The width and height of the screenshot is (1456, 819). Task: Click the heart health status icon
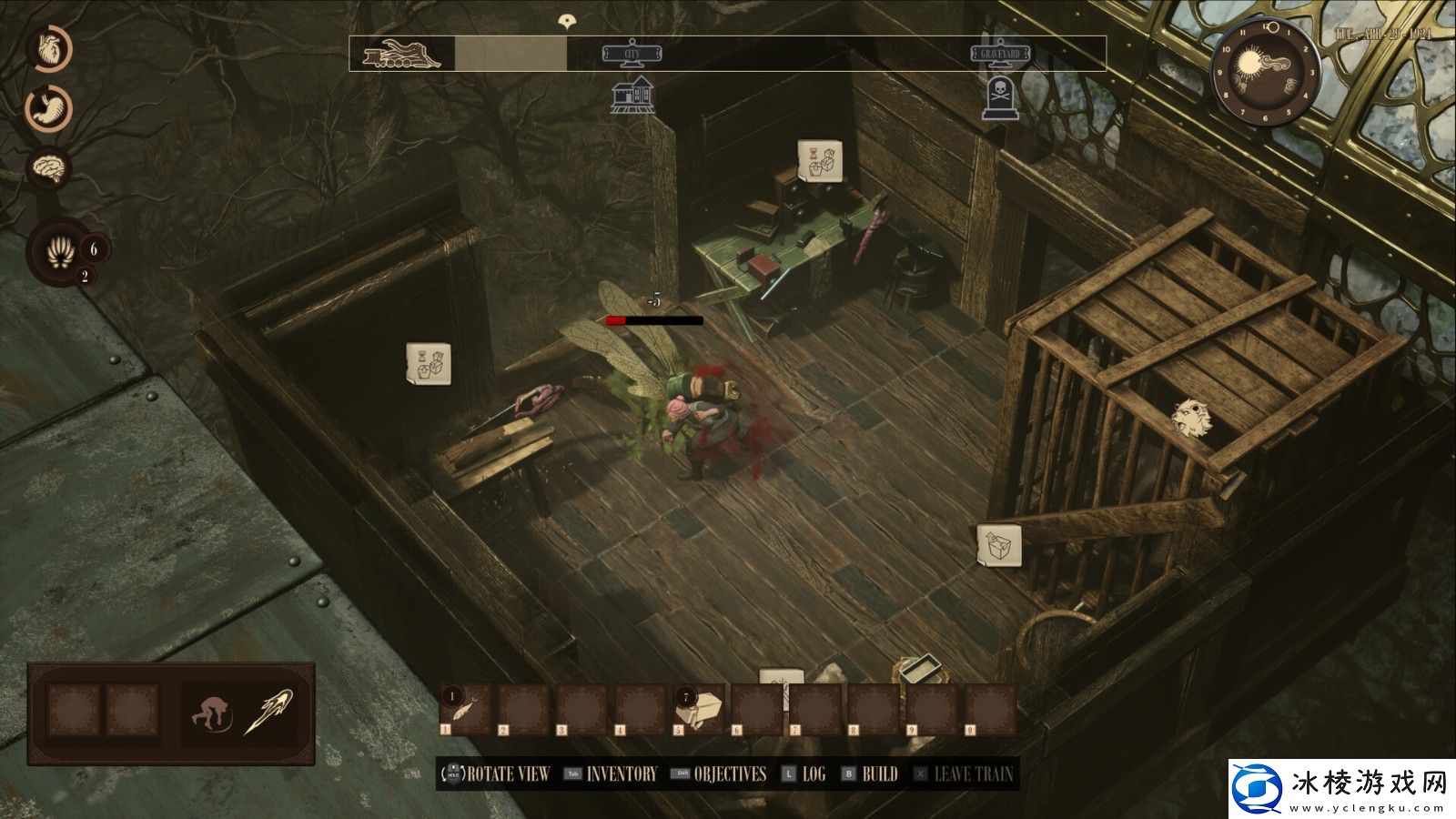(x=48, y=49)
